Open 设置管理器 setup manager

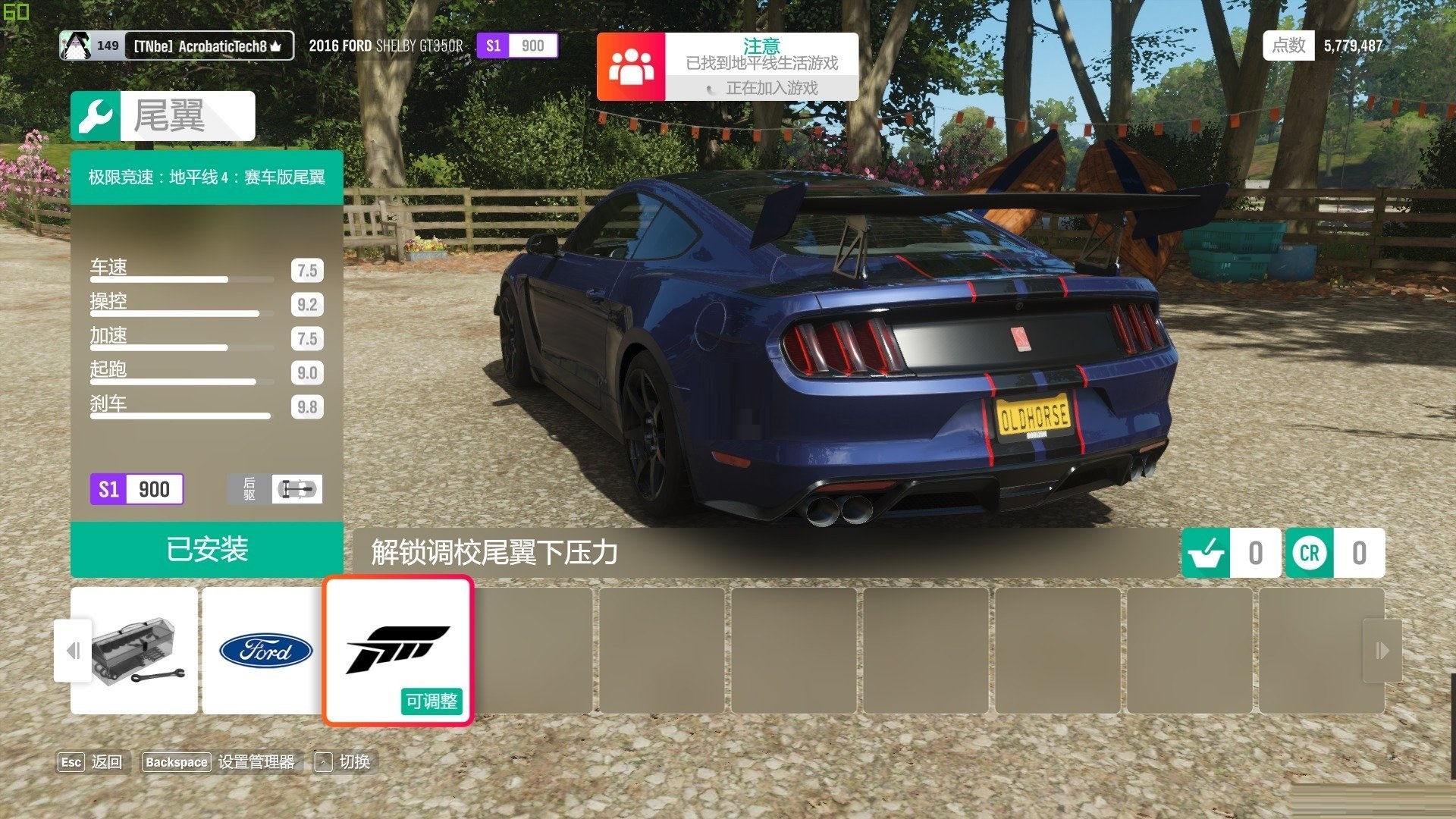[x=219, y=762]
